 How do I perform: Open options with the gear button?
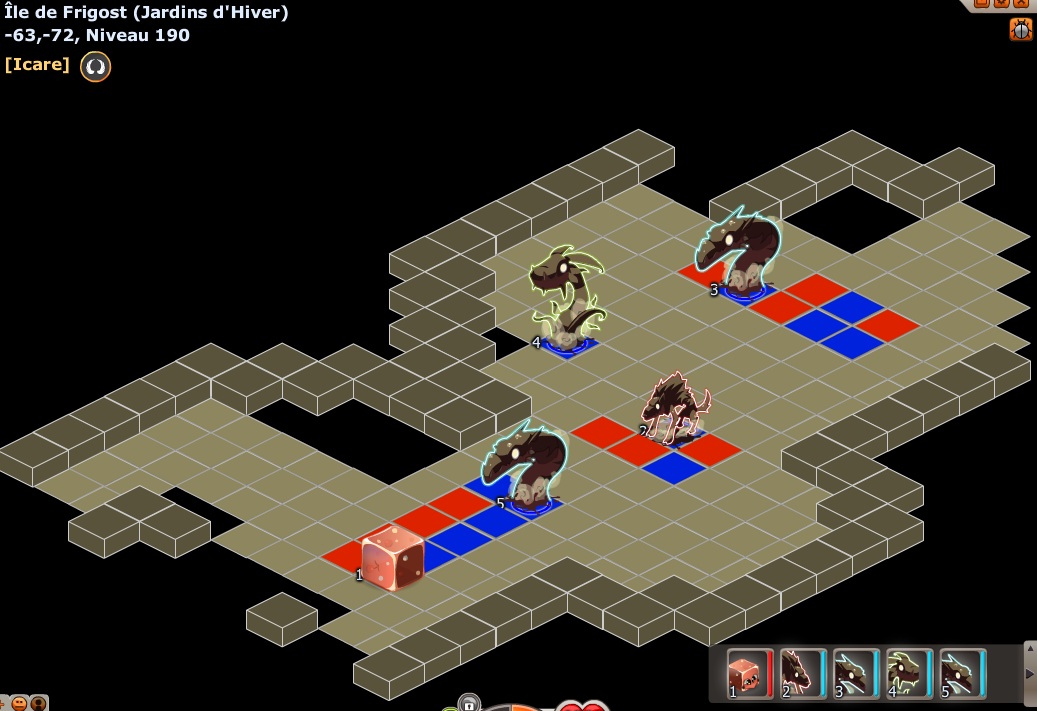pyautogui.click(x=1003, y=4)
